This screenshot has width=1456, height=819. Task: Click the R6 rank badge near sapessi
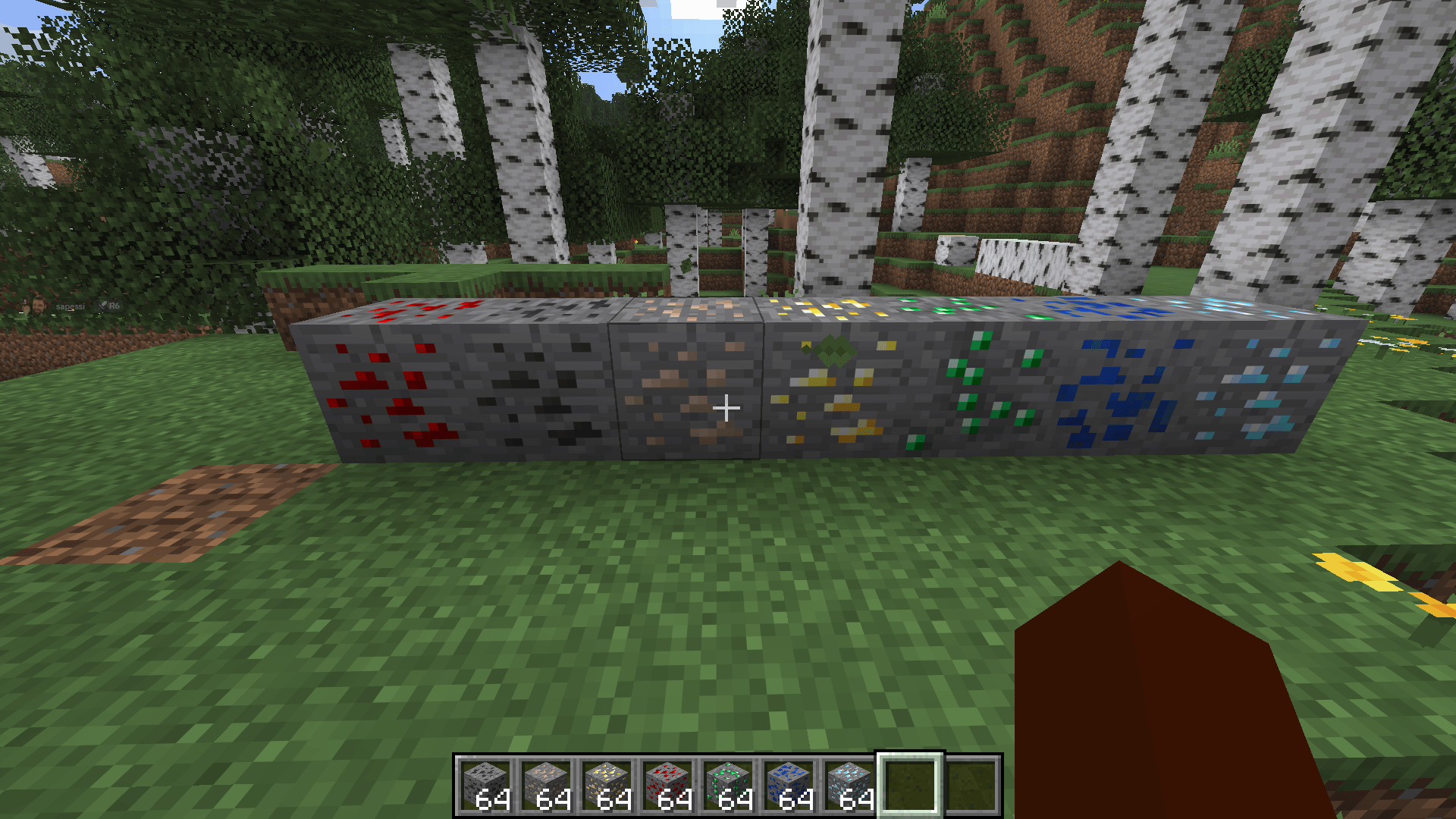[x=115, y=306]
